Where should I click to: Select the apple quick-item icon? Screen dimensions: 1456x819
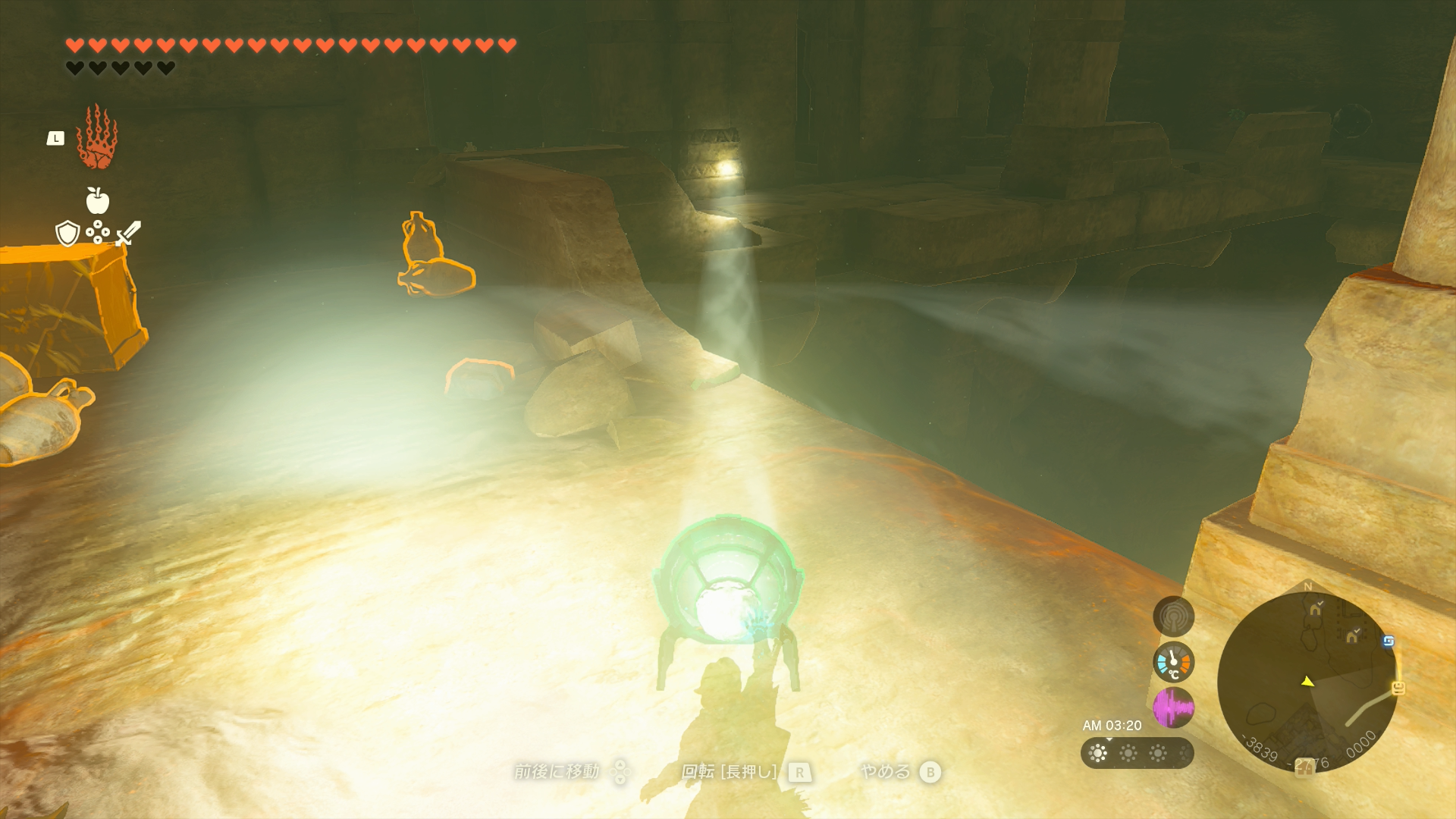(x=97, y=201)
